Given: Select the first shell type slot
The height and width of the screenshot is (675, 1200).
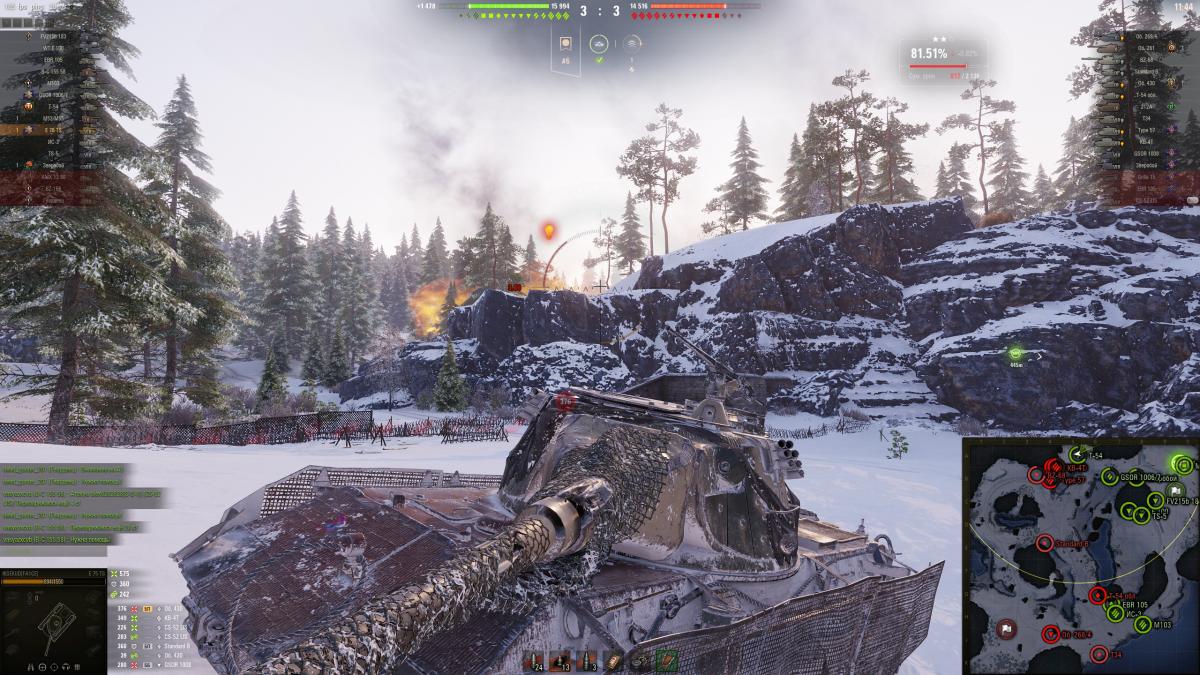Looking at the screenshot, I should tap(534, 659).
